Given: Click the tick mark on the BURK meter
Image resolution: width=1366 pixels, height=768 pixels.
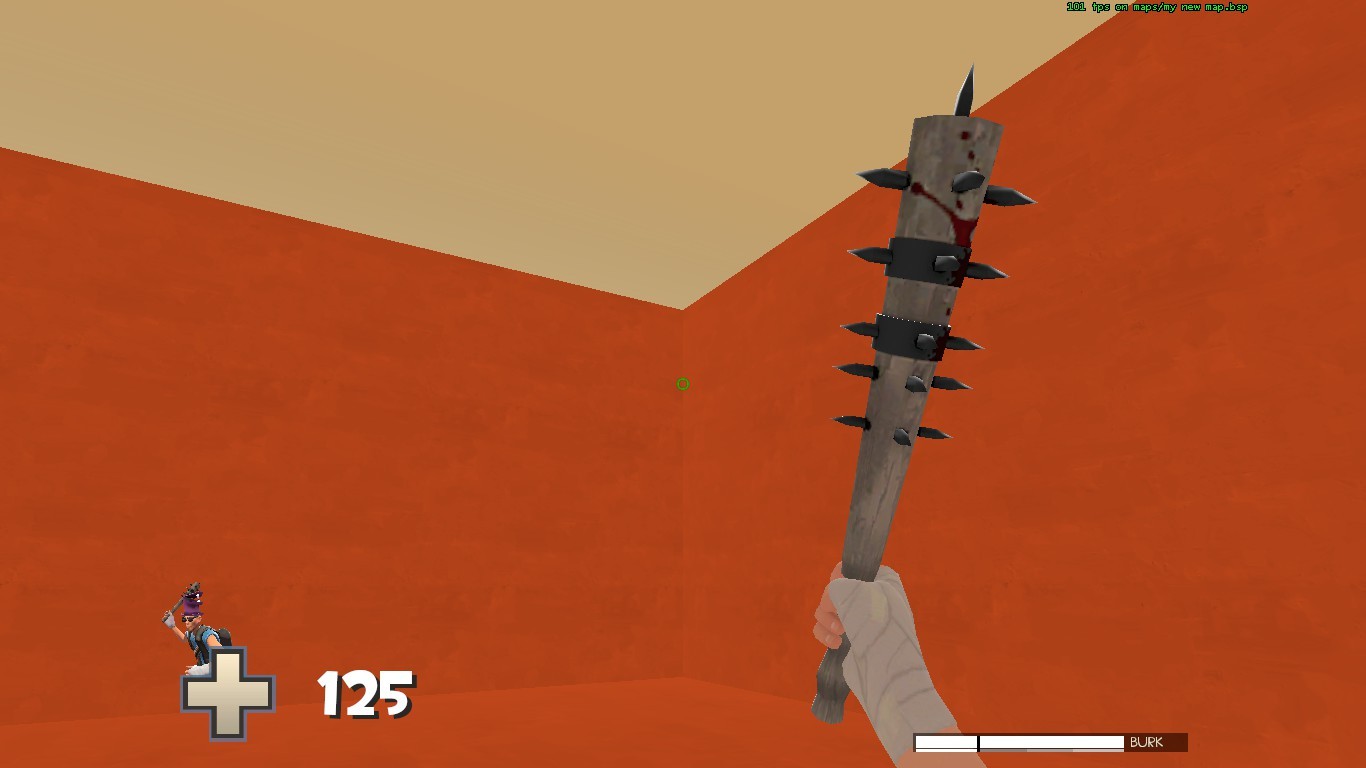Looking at the screenshot, I should pos(978,741).
